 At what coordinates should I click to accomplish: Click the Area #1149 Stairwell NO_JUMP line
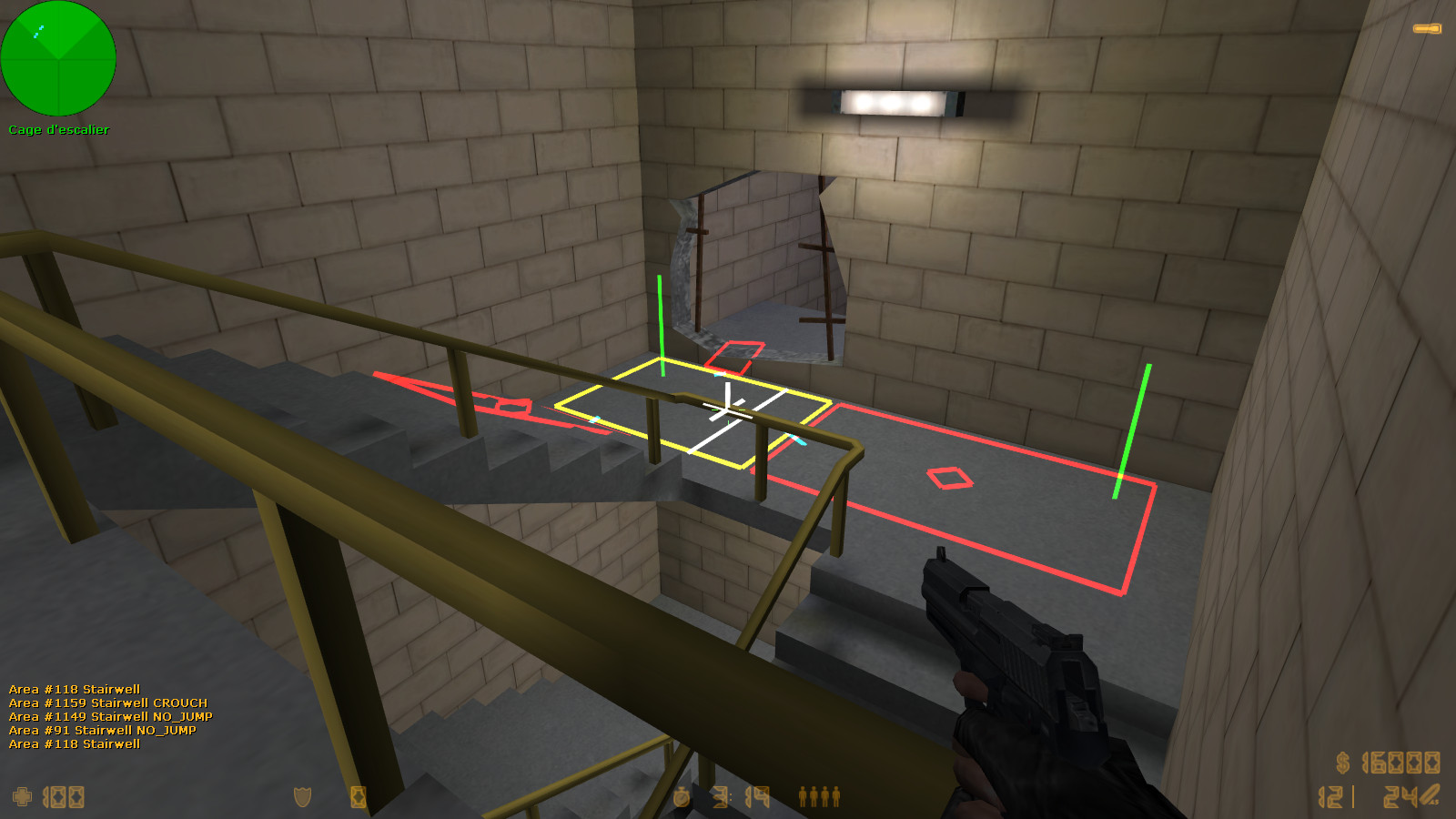click(109, 716)
